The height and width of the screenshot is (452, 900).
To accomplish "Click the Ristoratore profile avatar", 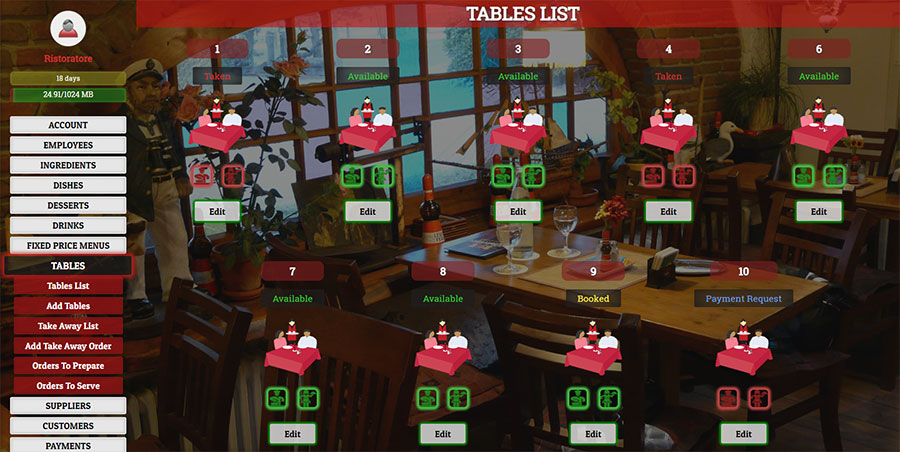I will click(68, 29).
